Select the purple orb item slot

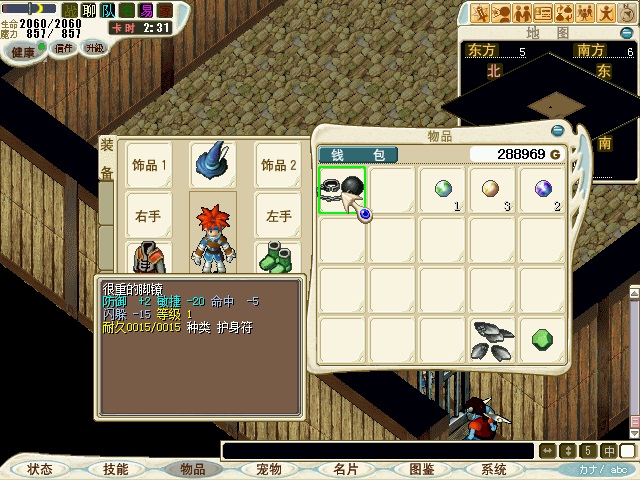click(x=543, y=190)
